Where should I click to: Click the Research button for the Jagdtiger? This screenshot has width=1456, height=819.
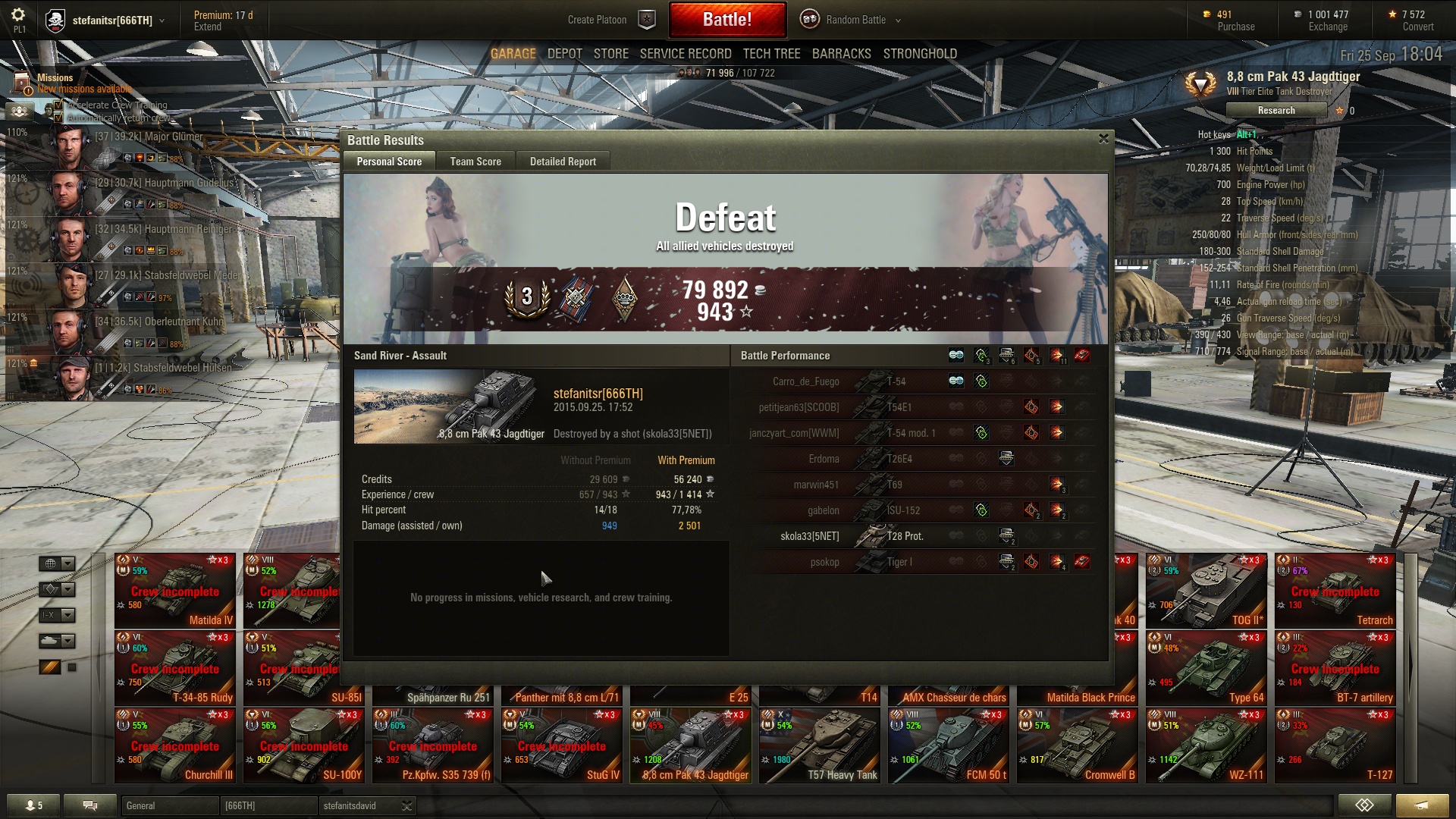tap(1276, 111)
